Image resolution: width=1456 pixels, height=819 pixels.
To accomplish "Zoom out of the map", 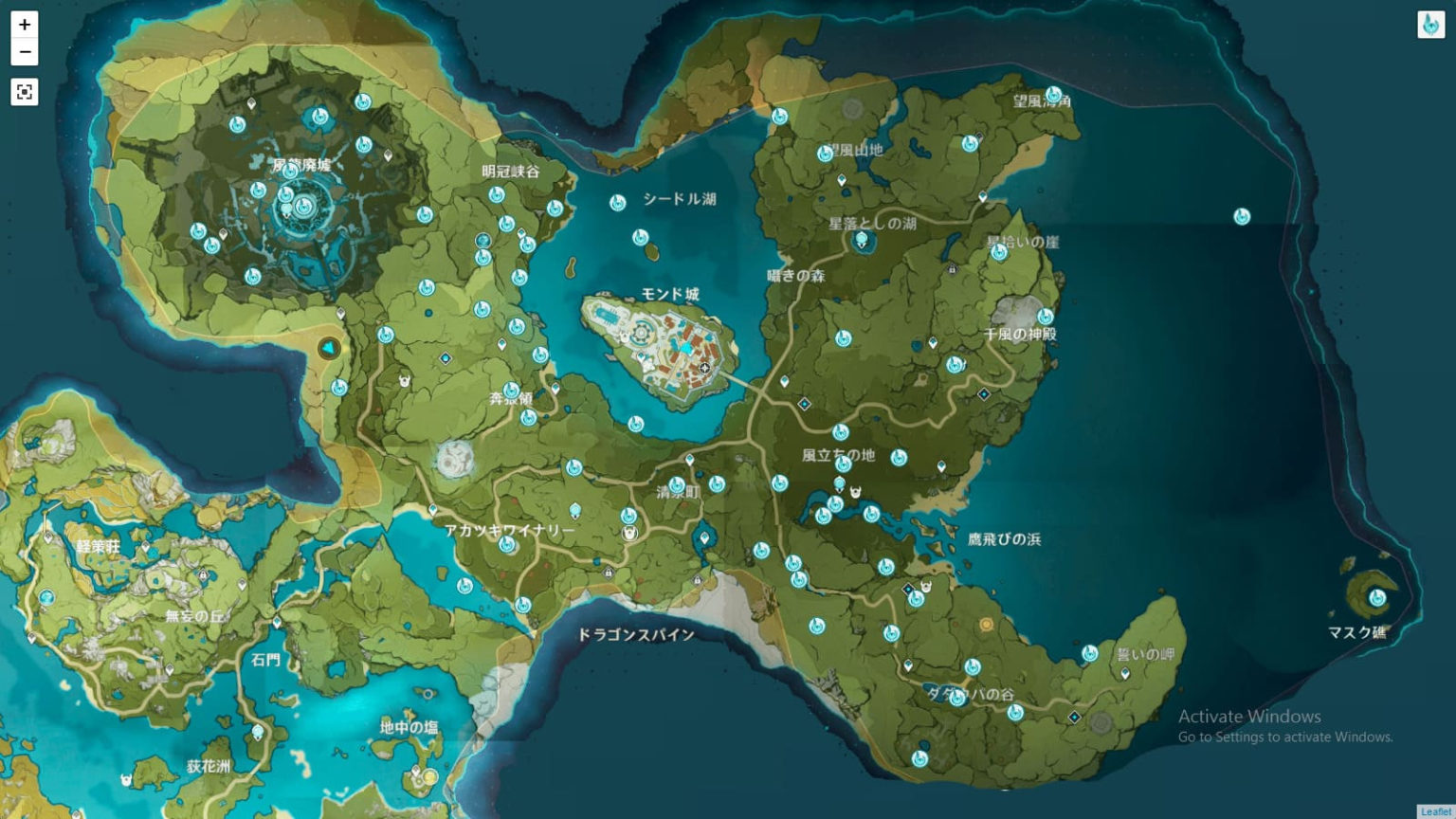I will (24, 50).
